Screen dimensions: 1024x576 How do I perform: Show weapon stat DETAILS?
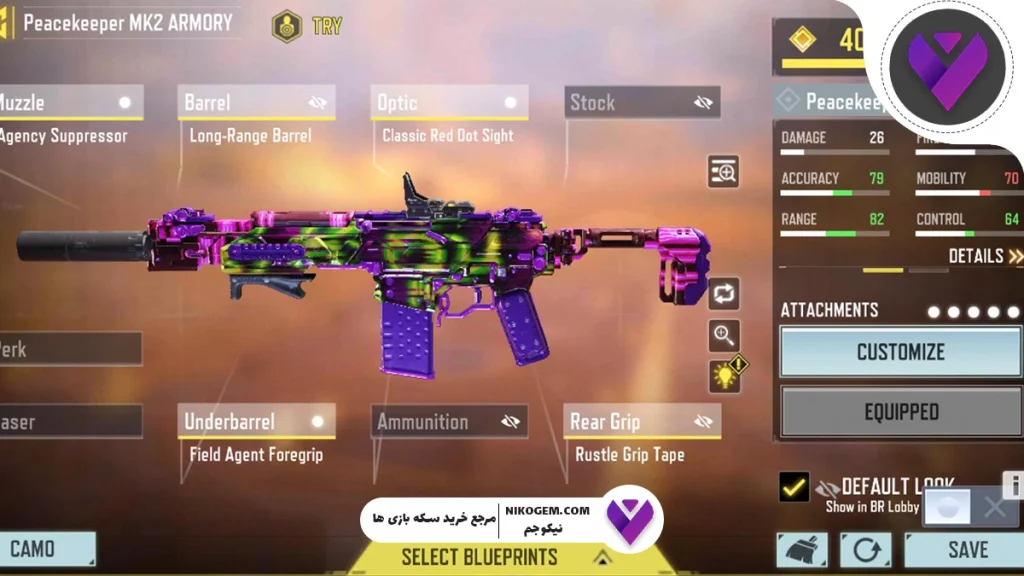(x=984, y=256)
